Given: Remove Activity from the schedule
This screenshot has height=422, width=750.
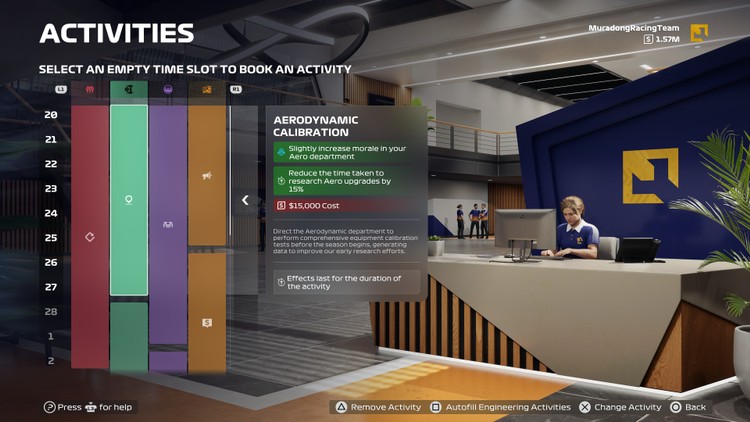Looking at the screenshot, I should [379, 408].
